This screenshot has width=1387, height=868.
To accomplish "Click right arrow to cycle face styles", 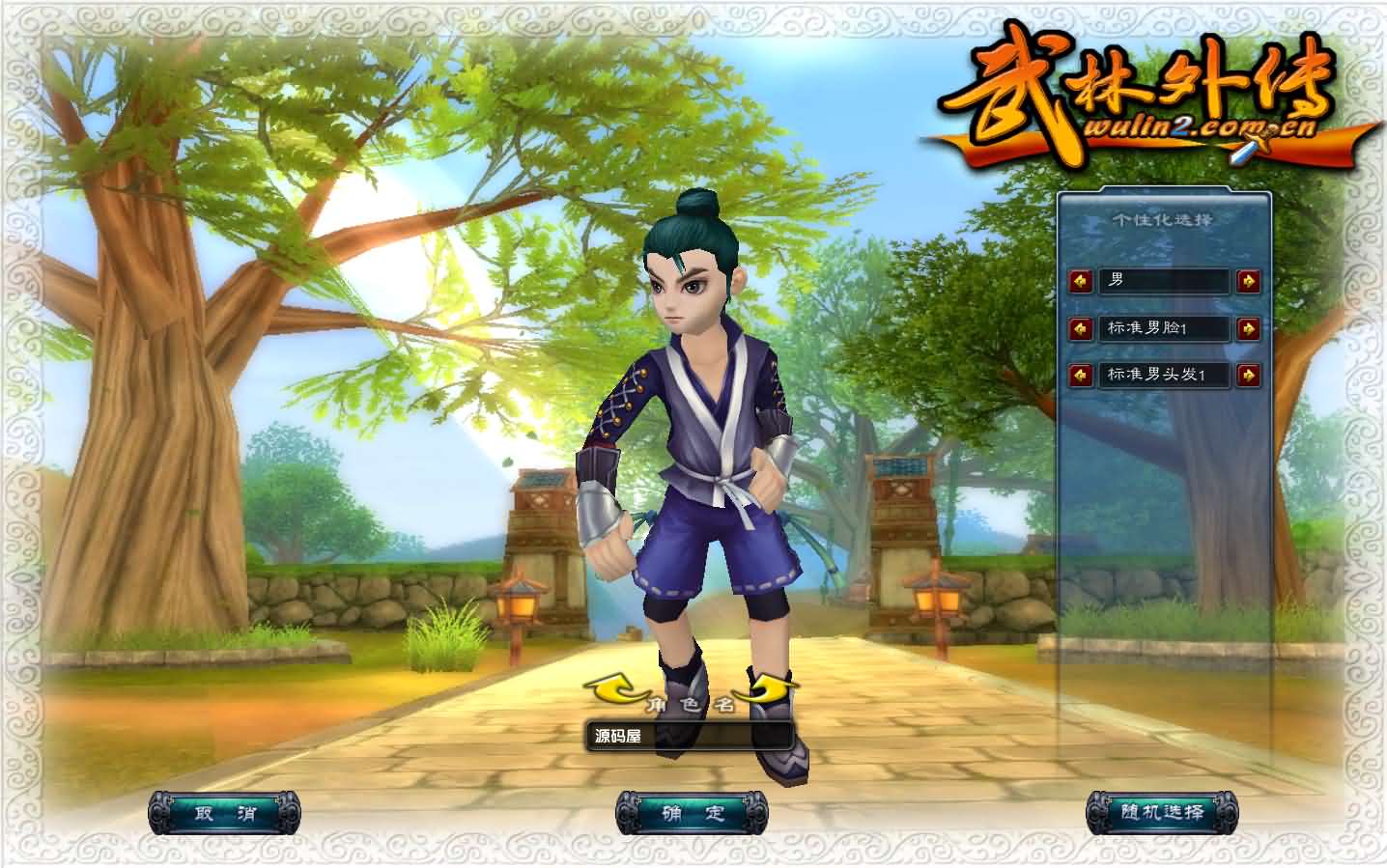I will [x=1246, y=329].
